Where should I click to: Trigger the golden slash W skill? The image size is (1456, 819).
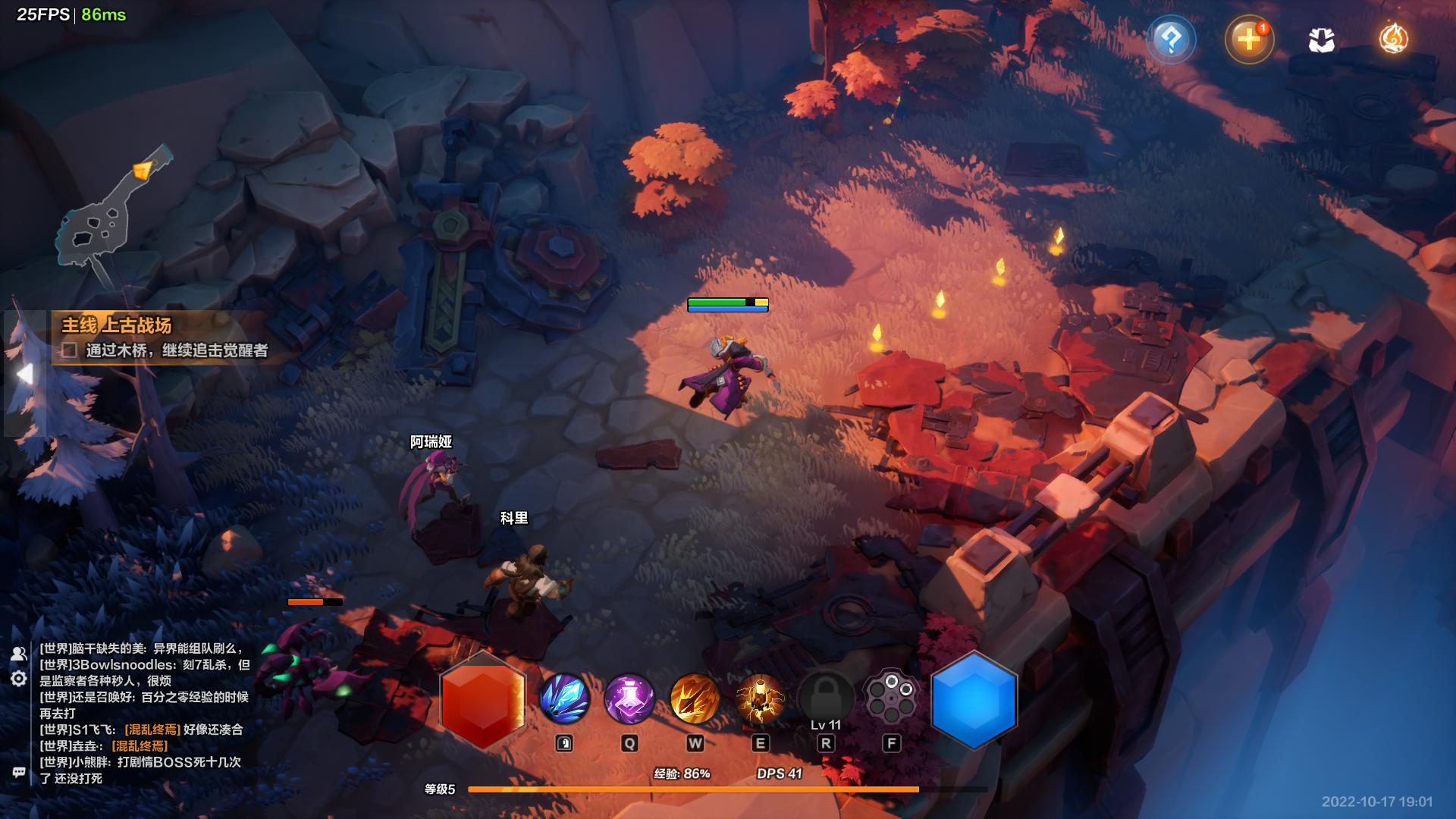tap(695, 698)
